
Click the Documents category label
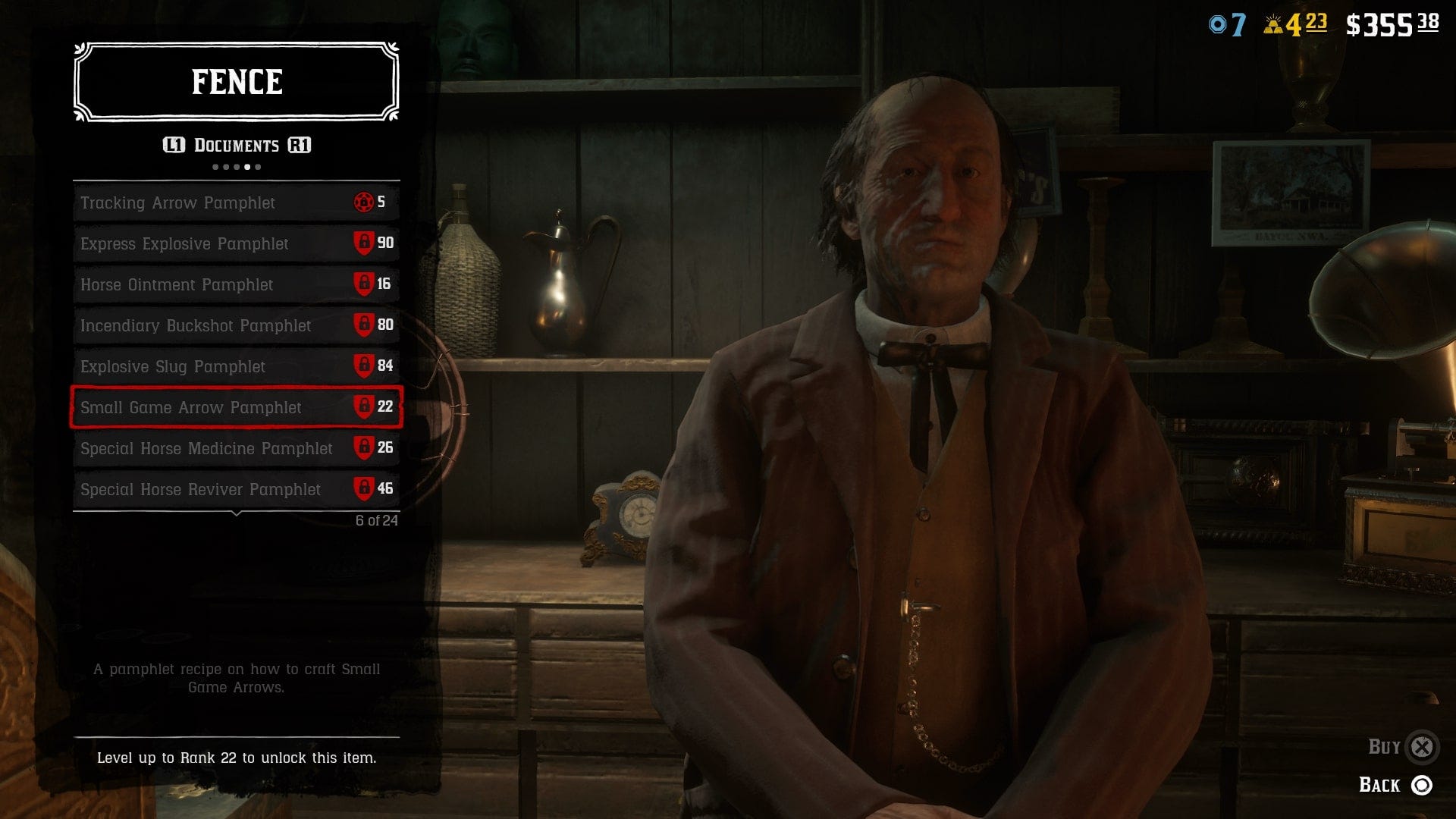(x=237, y=145)
